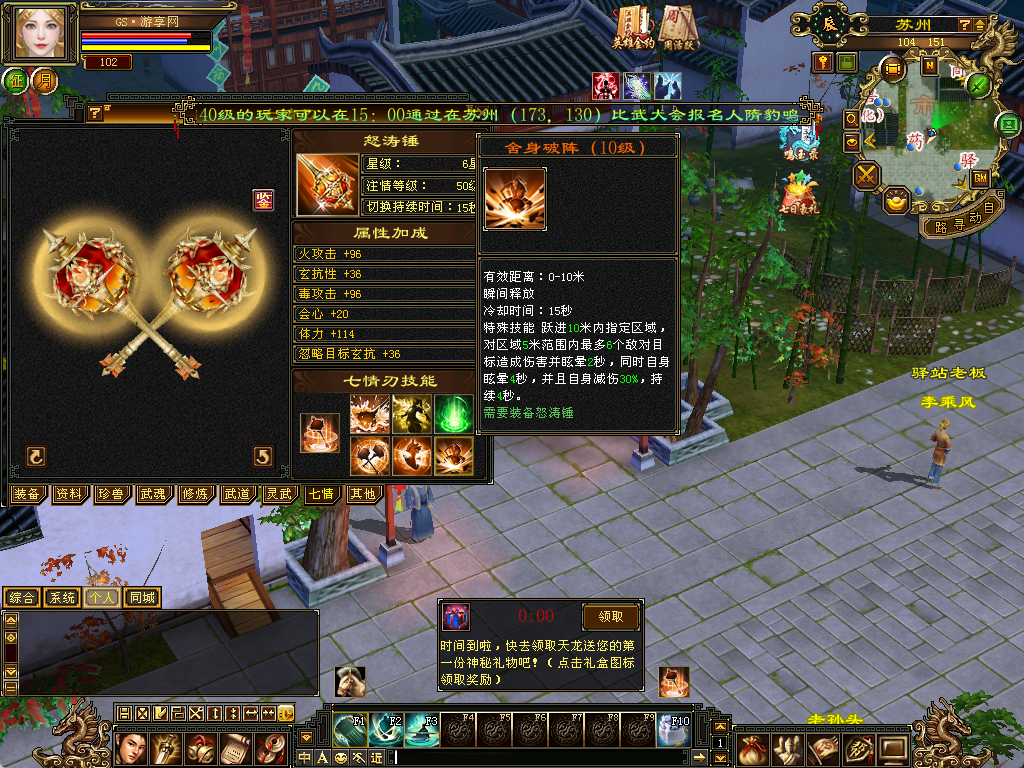Open the gold ingot shop icon
Viewport: 1024px width, 768px height.
point(896,201)
